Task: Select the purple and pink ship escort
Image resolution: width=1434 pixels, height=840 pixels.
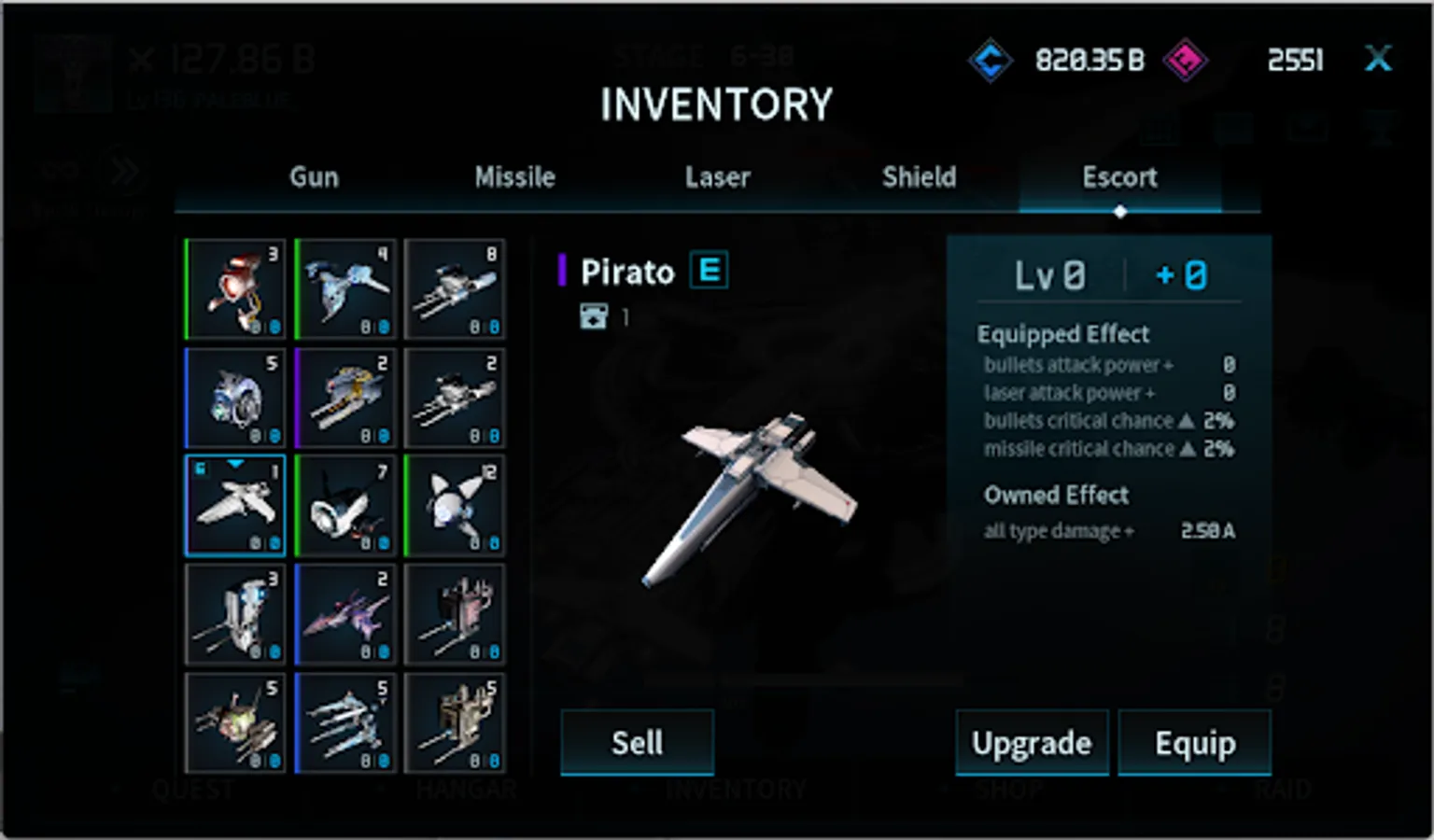Action: pos(345,614)
